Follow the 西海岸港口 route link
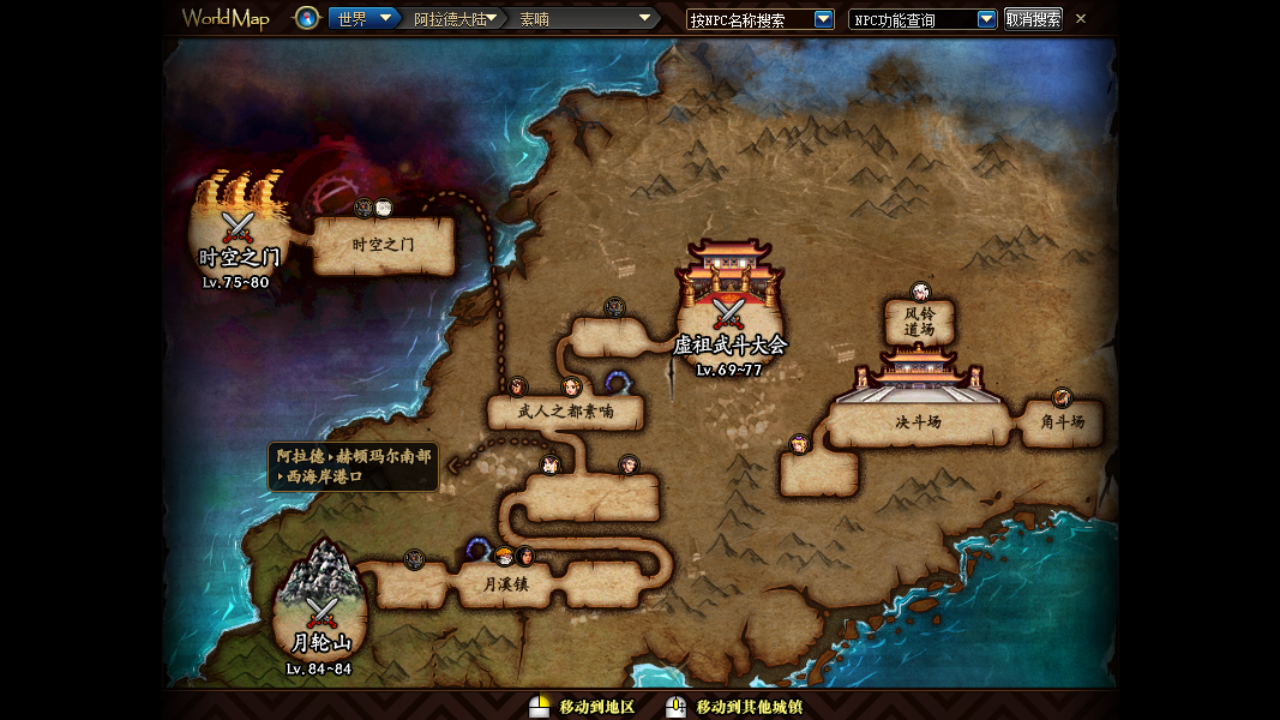1280x720 pixels. [353, 467]
